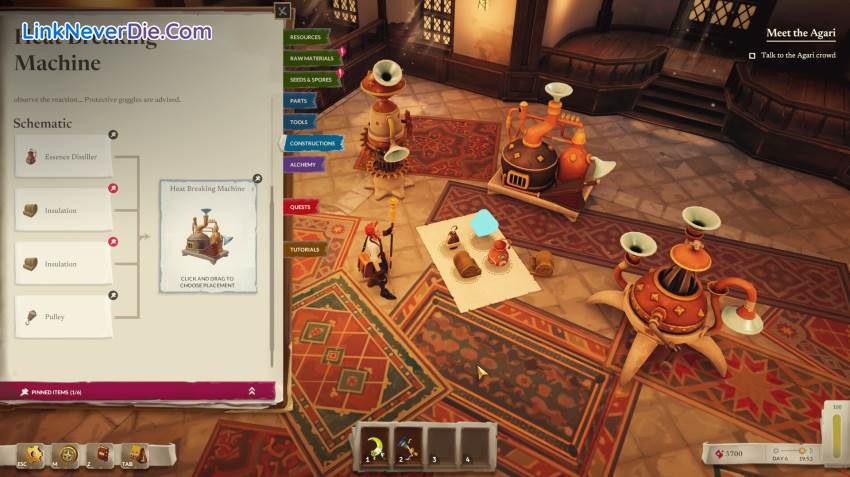The width and height of the screenshot is (850, 477).
Task: Open the Constructions tab
Action: pos(312,143)
